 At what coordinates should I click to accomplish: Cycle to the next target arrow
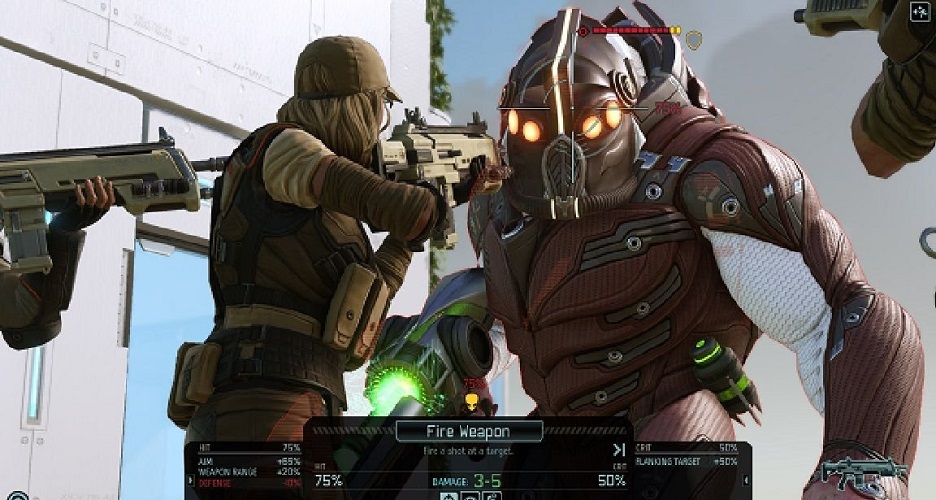619,450
